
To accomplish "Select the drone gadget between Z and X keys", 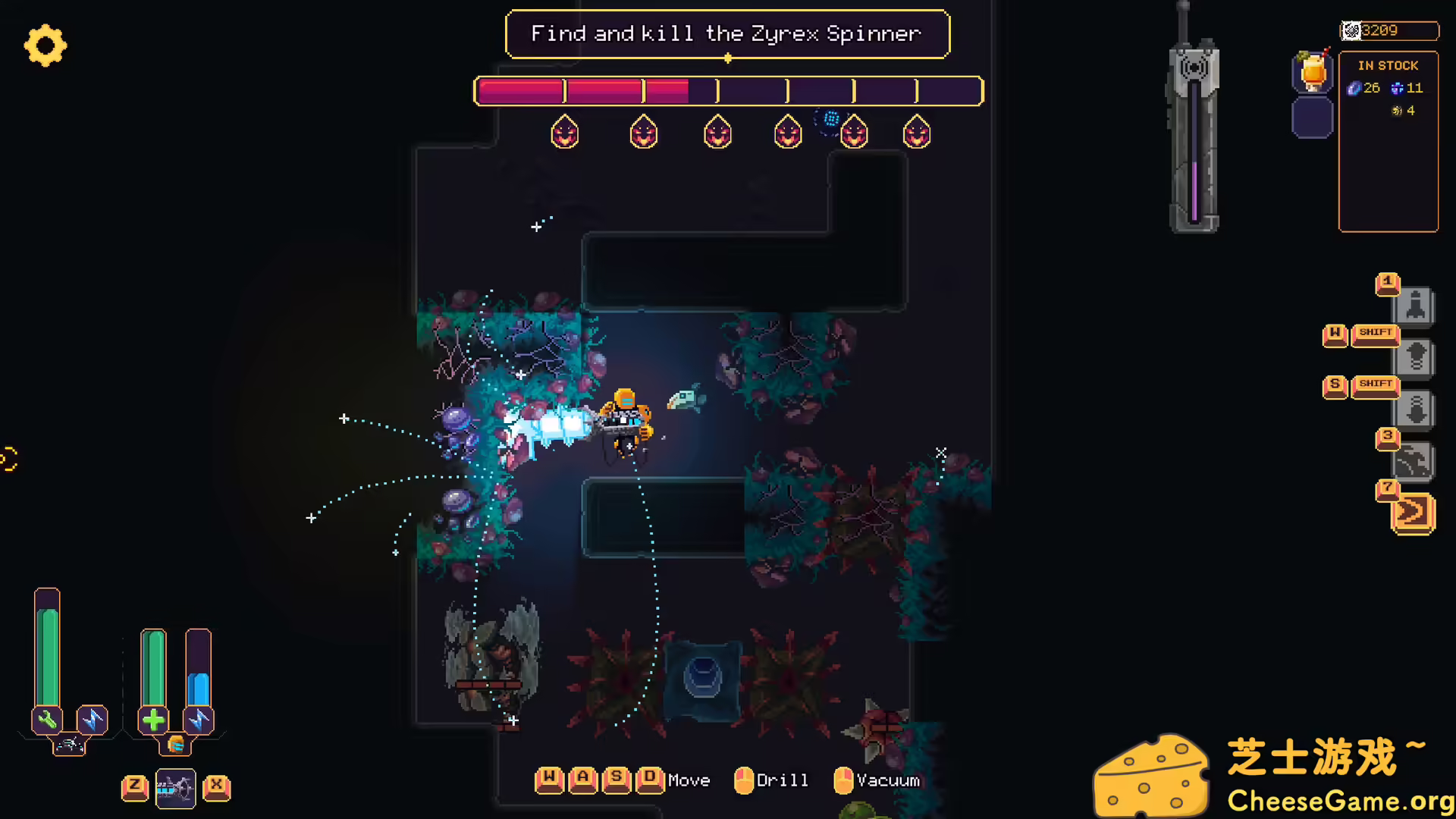I will coord(175,788).
